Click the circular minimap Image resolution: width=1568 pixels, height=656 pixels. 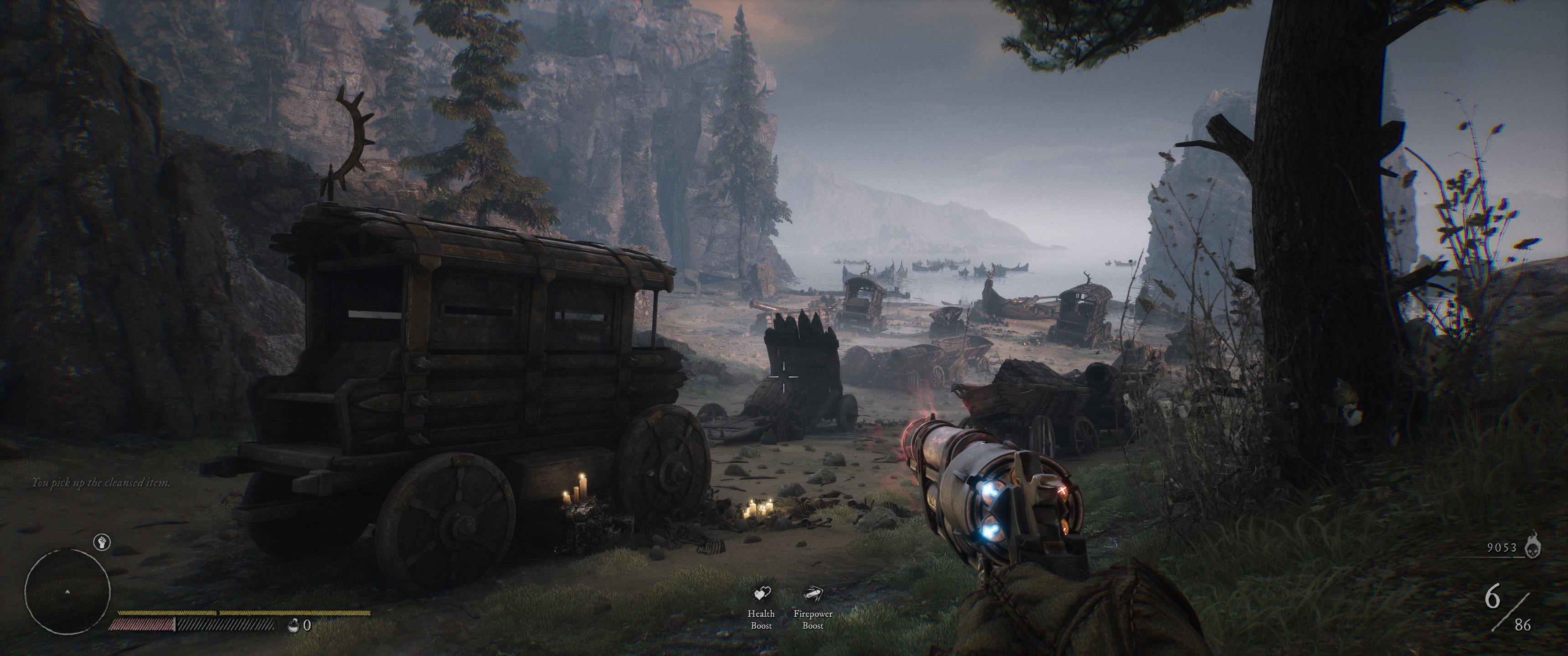67,591
